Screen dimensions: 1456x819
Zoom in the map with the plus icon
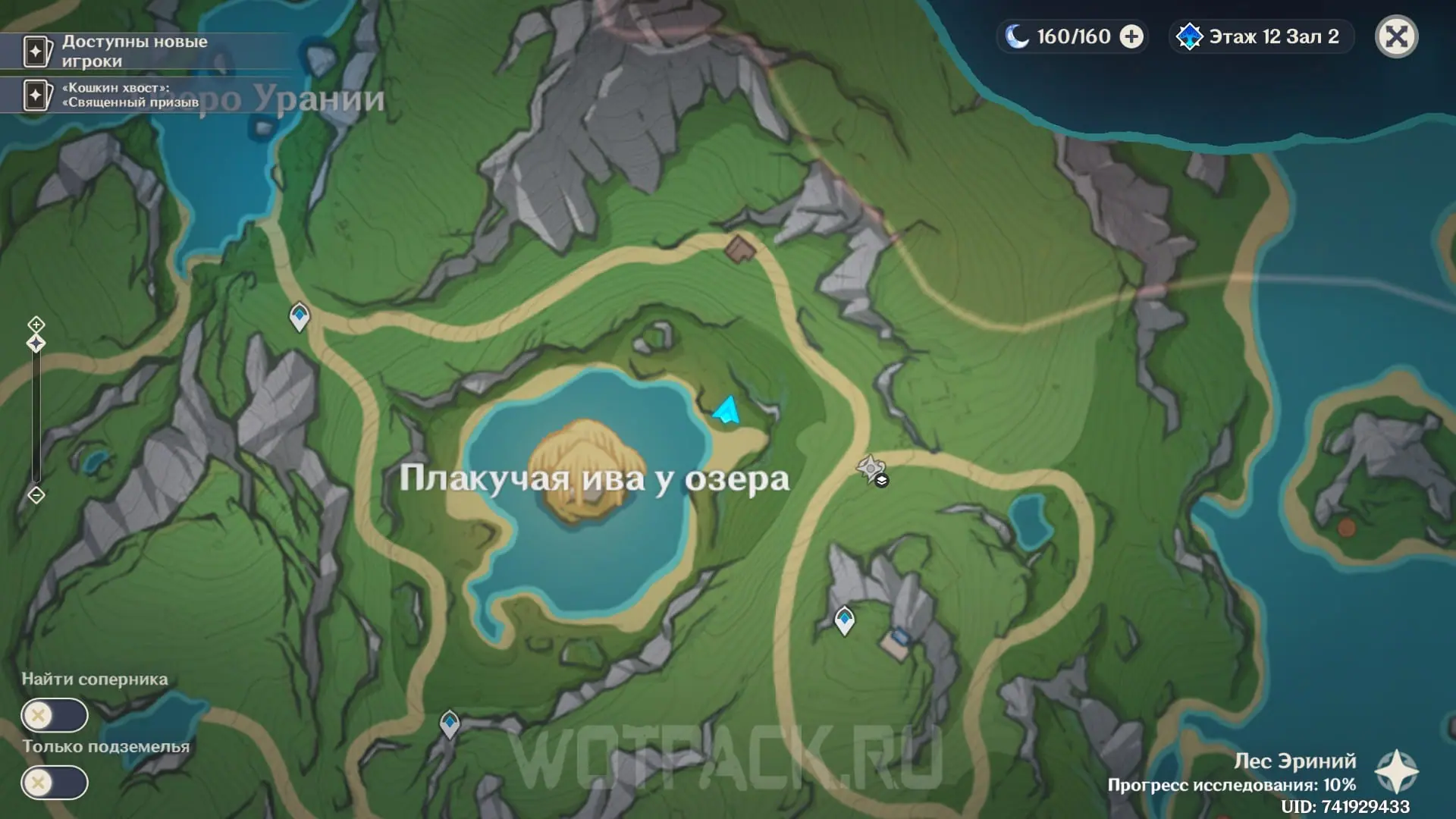[36, 325]
